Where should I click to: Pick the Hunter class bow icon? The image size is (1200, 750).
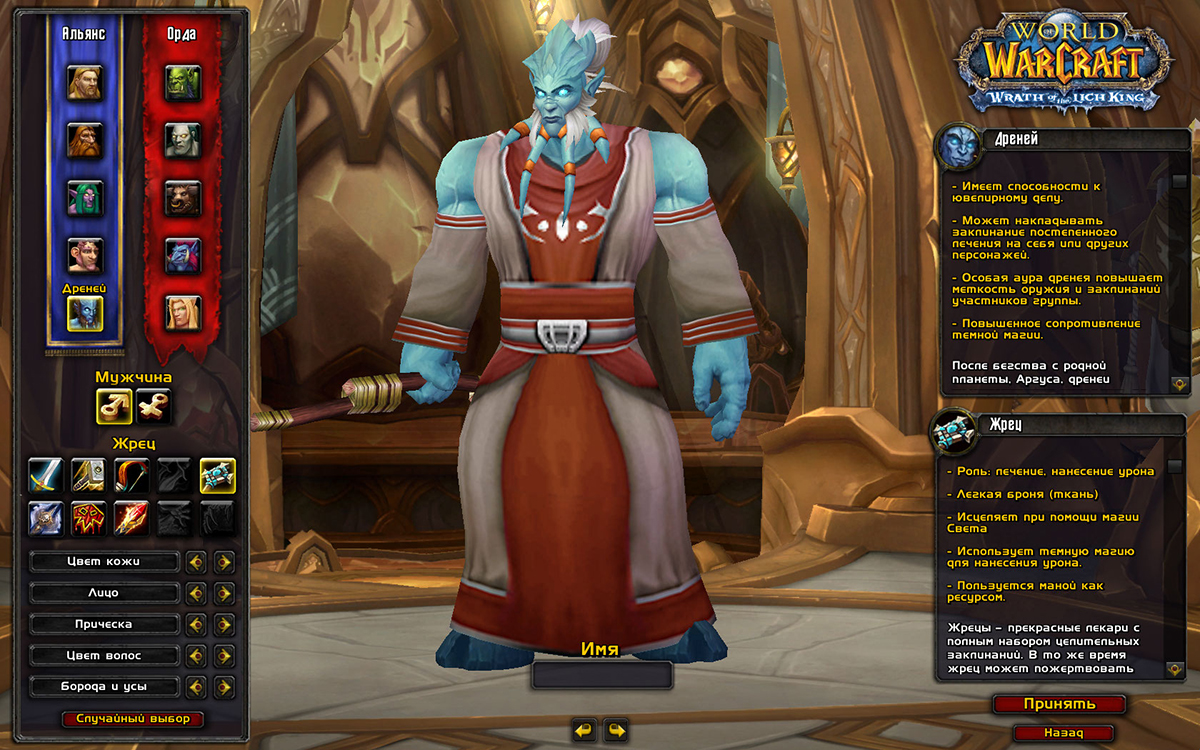pos(131,475)
